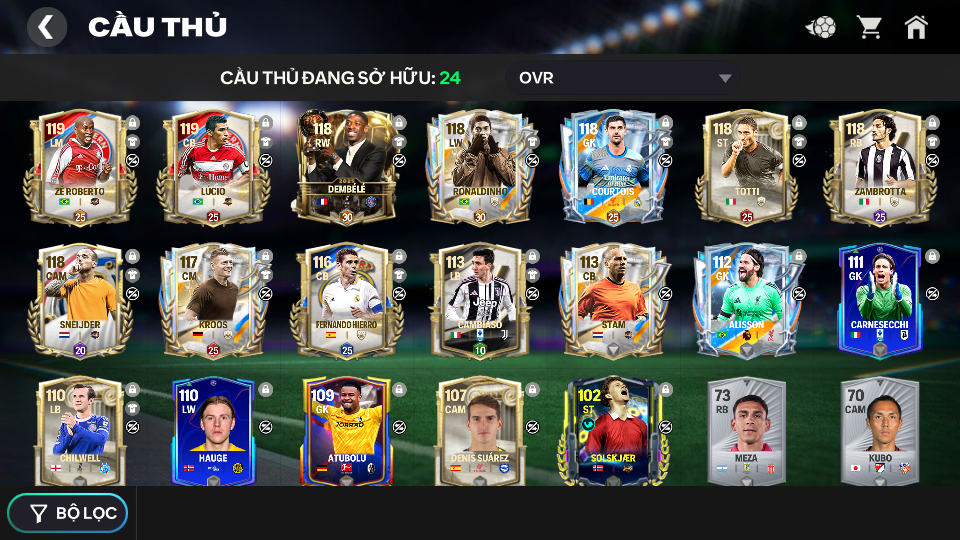Go back with the arrow button

(x=46, y=27)
